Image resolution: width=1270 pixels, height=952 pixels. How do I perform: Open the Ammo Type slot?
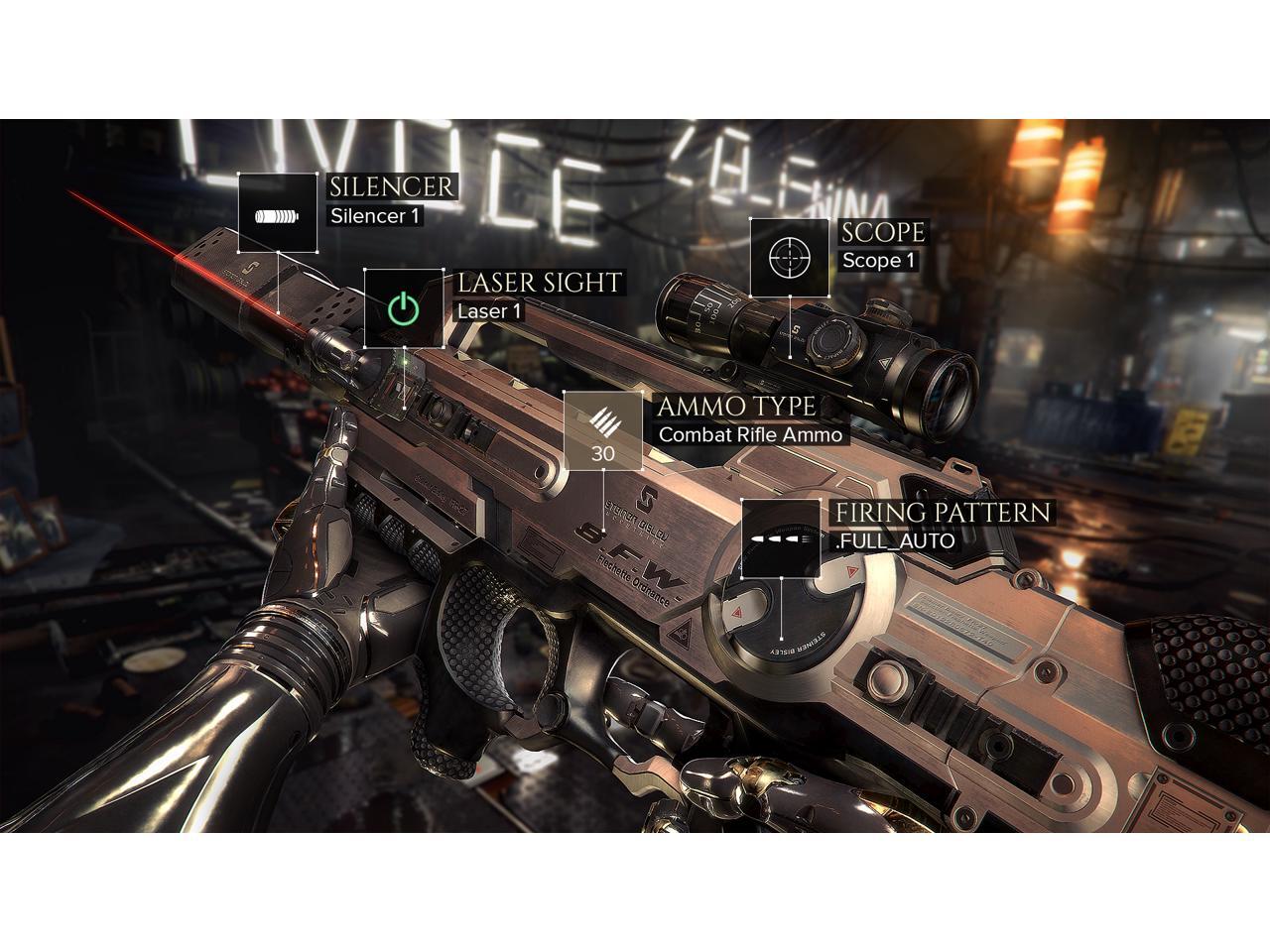tap(603, 430)
